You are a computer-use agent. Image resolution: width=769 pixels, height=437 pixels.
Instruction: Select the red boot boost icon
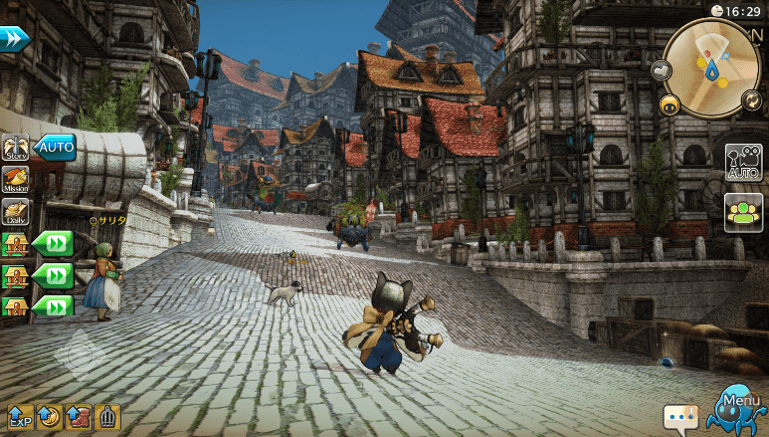[x=78, y=417]
